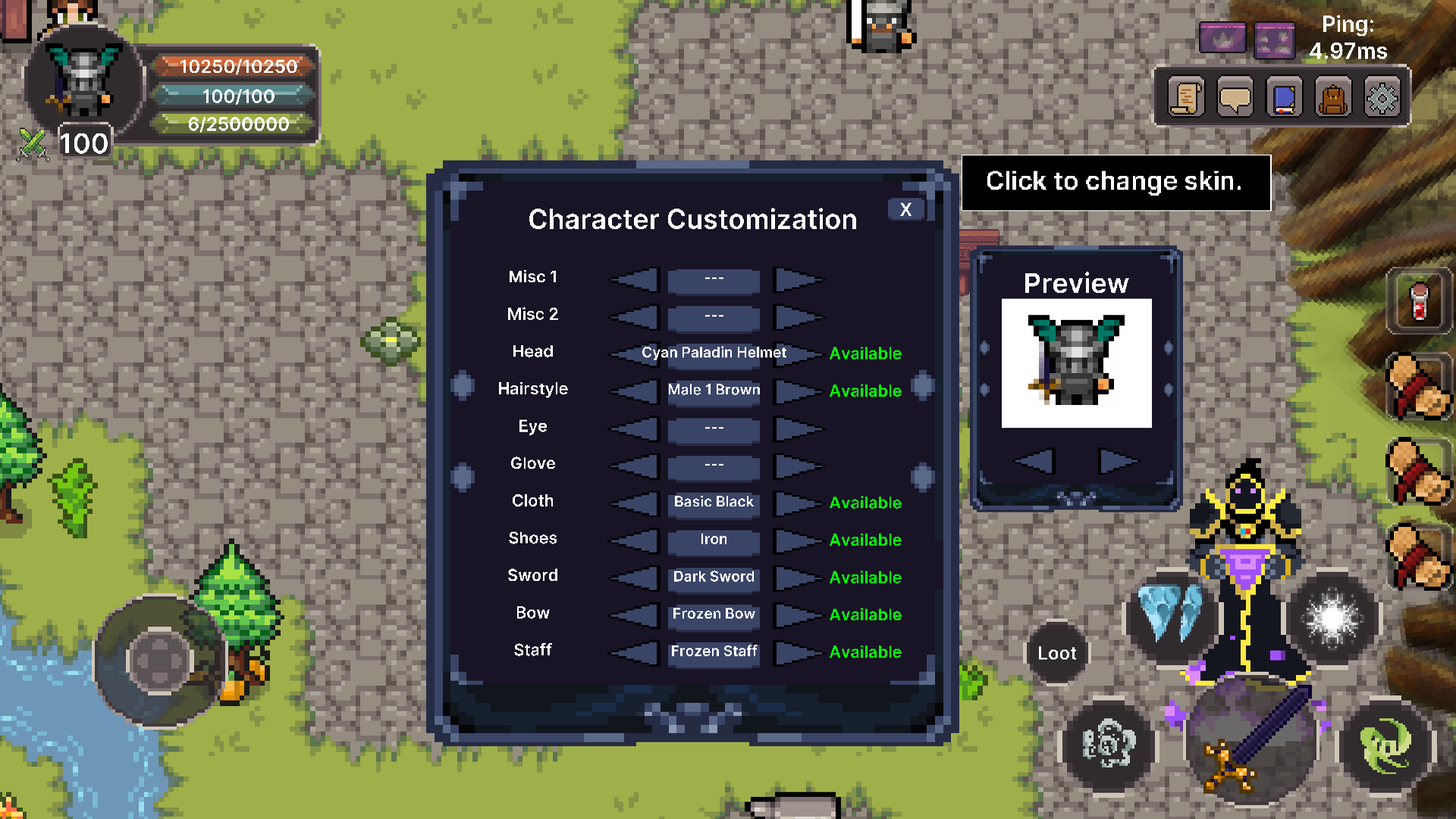Open the chat speech bubble icon
The image size is (1456, 819).
point(1235,97)
